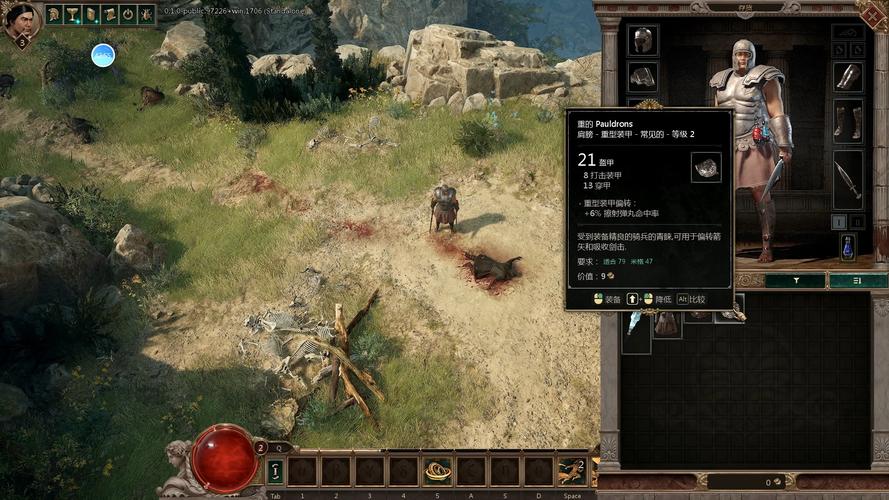Click the bug report icon
Viewport: 889px width, 500px height.
[x=146, y=14]
